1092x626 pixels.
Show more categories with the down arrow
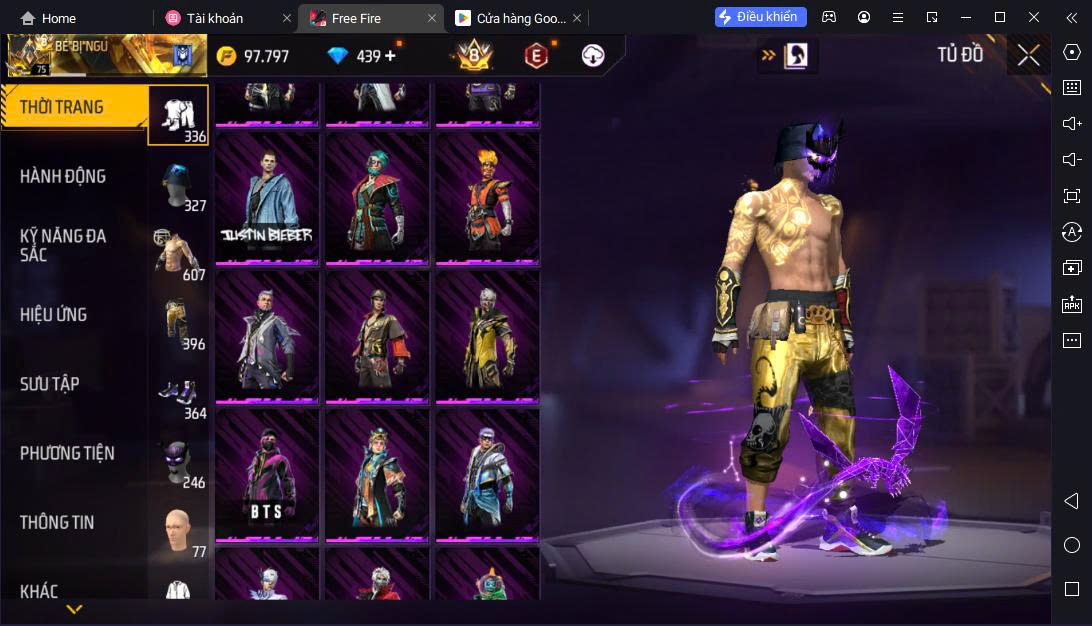pyautogui.click(x=74, y=608)
